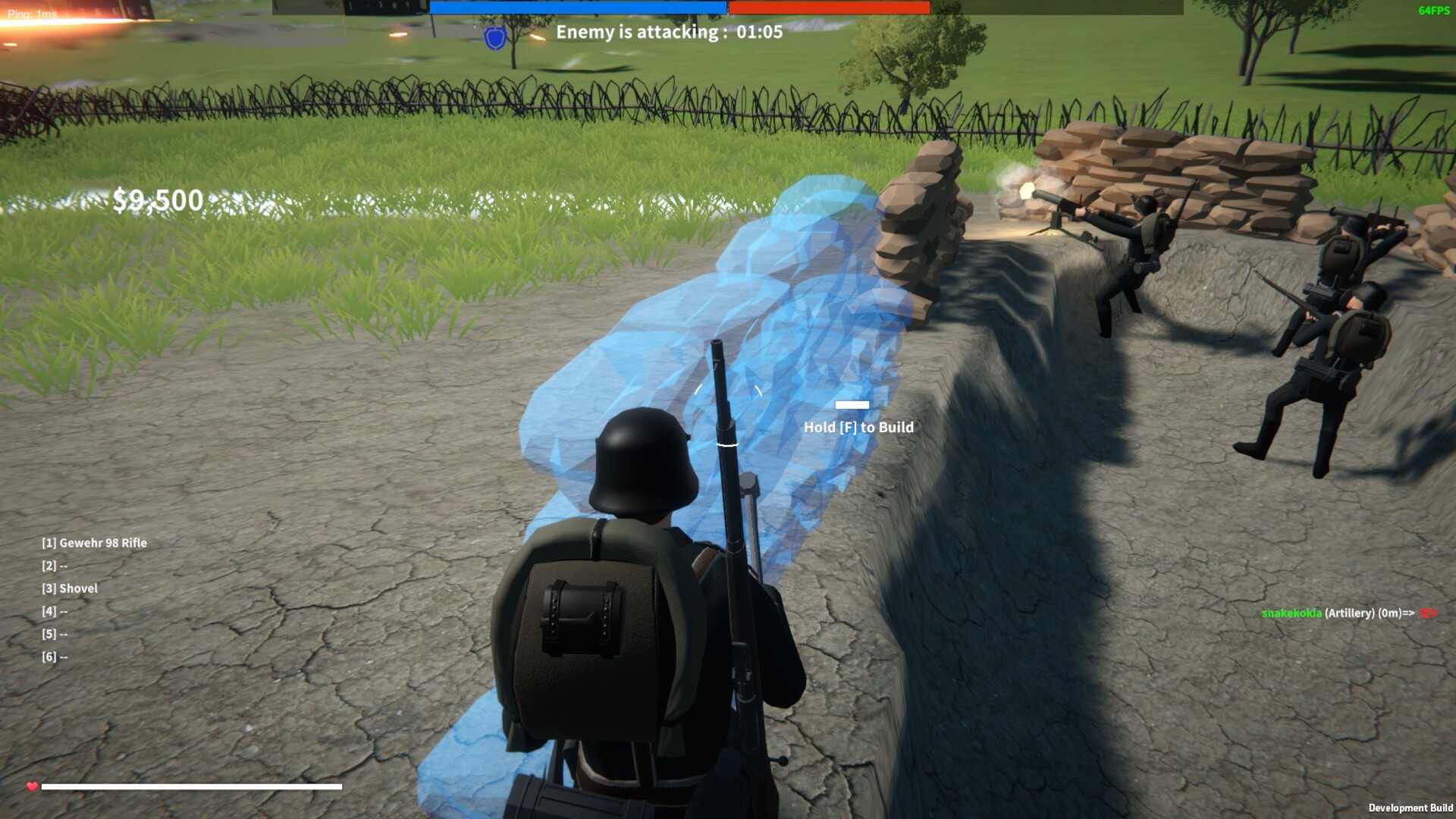Select the Gewehr 98 Rifle in slot 1
Image resolution: width=1456 pixels, height=819 pixels.
pyautogui.click(x=94, y=543)
